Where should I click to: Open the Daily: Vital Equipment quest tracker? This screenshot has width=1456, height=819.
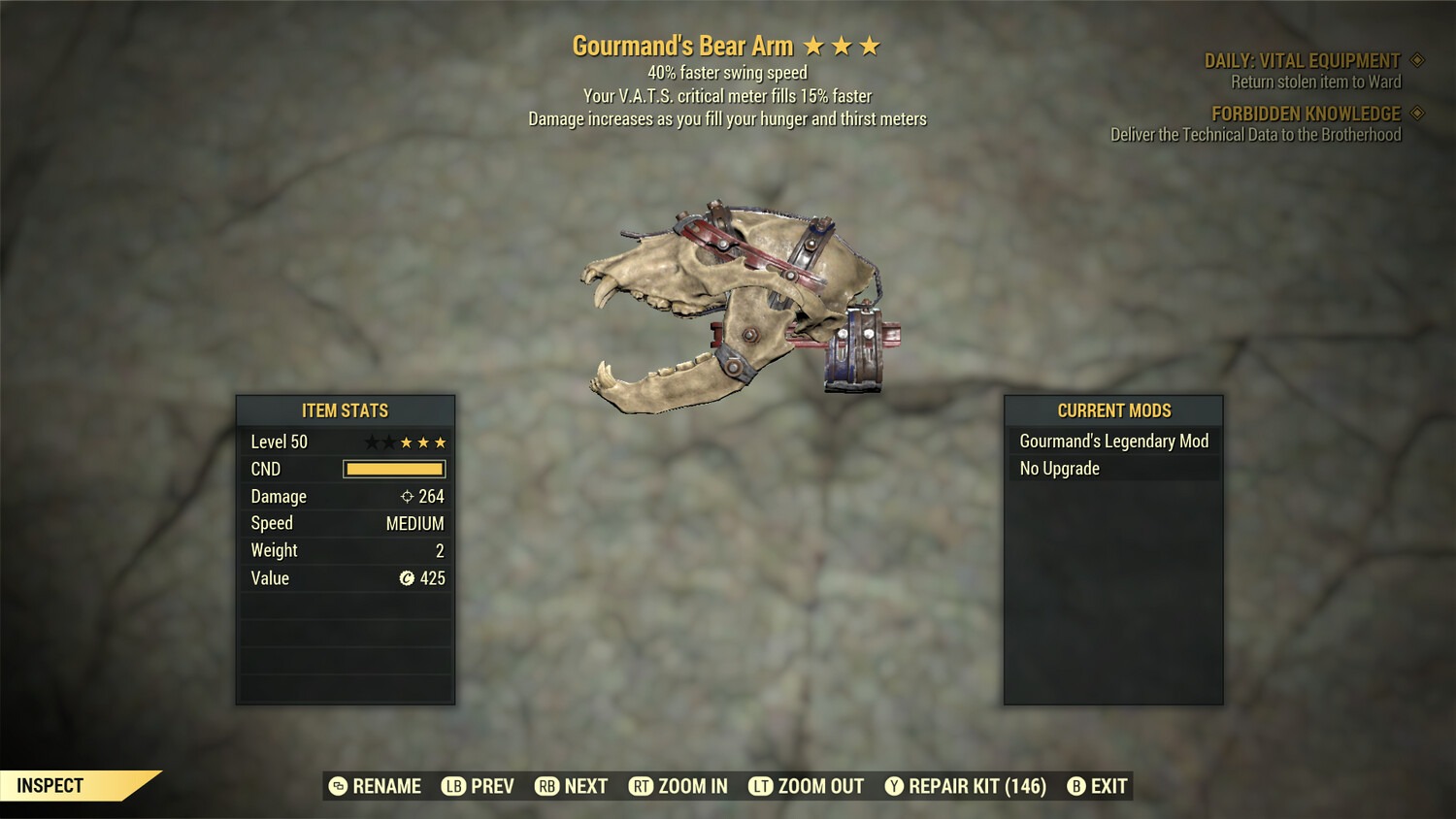pos(1302,61)
